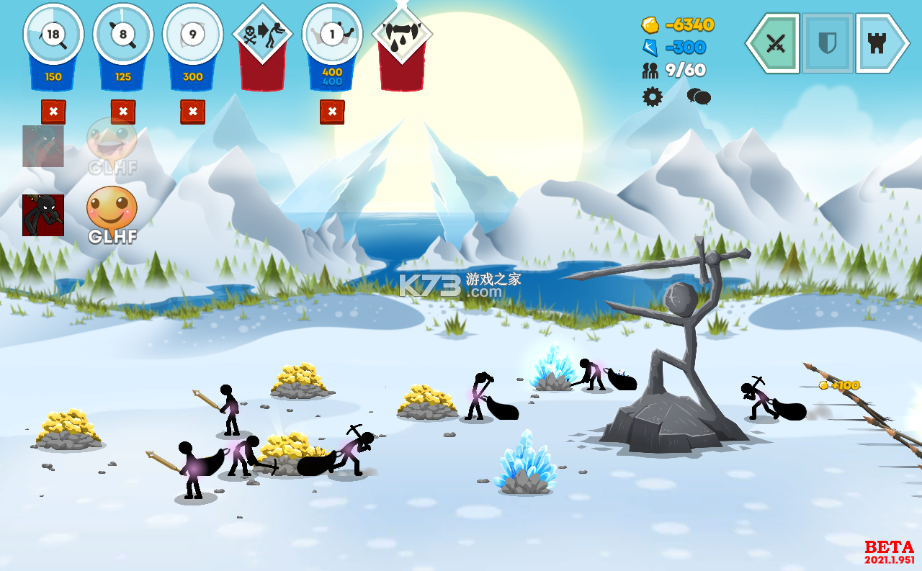The image size is (922, 571).
Task: Cancel queue under the 300-gold unit
Action: click(x=193, y=111)
